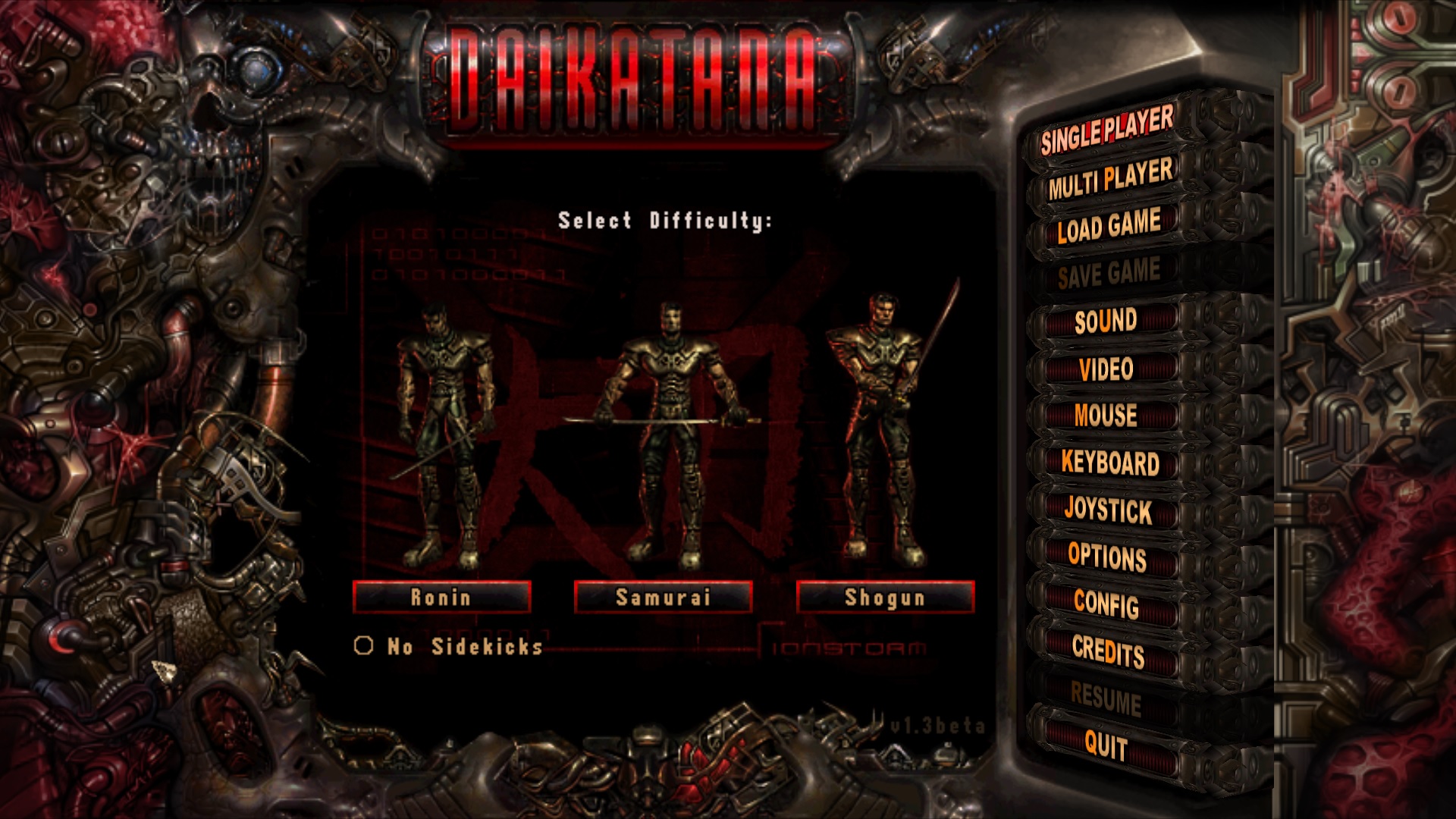1456x819 pixels.
Task: Select Samurai difficulty button
Action: 663,598
